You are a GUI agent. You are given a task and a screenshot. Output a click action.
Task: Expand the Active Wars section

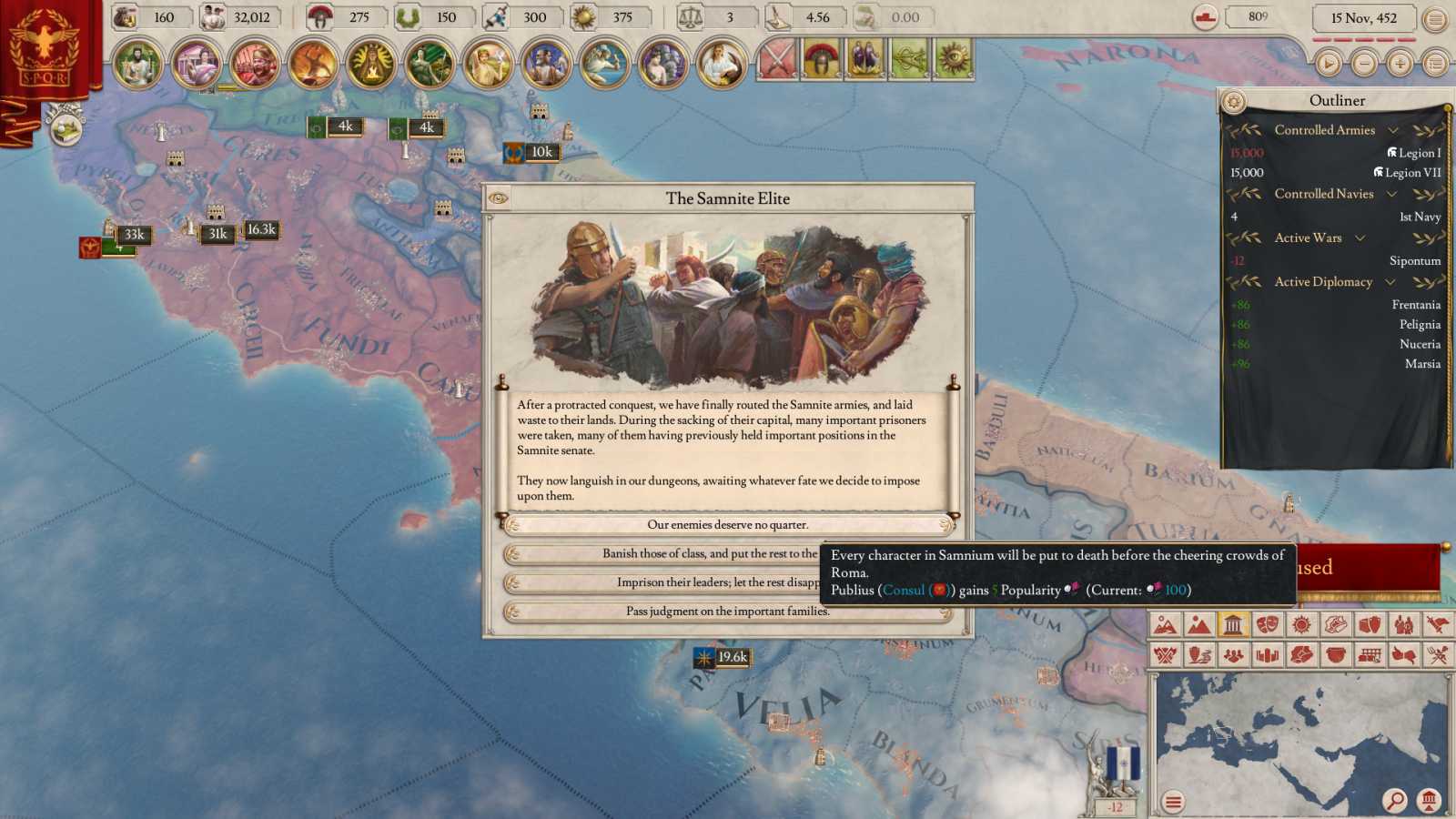[x=1361, y=238]
